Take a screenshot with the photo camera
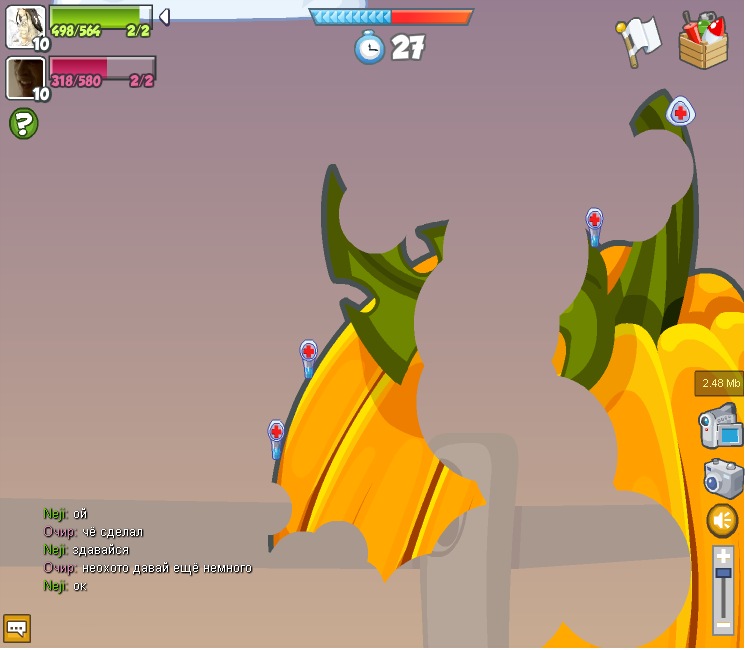The height and width of the screenshot is (650, 745). tap(723, 477)
